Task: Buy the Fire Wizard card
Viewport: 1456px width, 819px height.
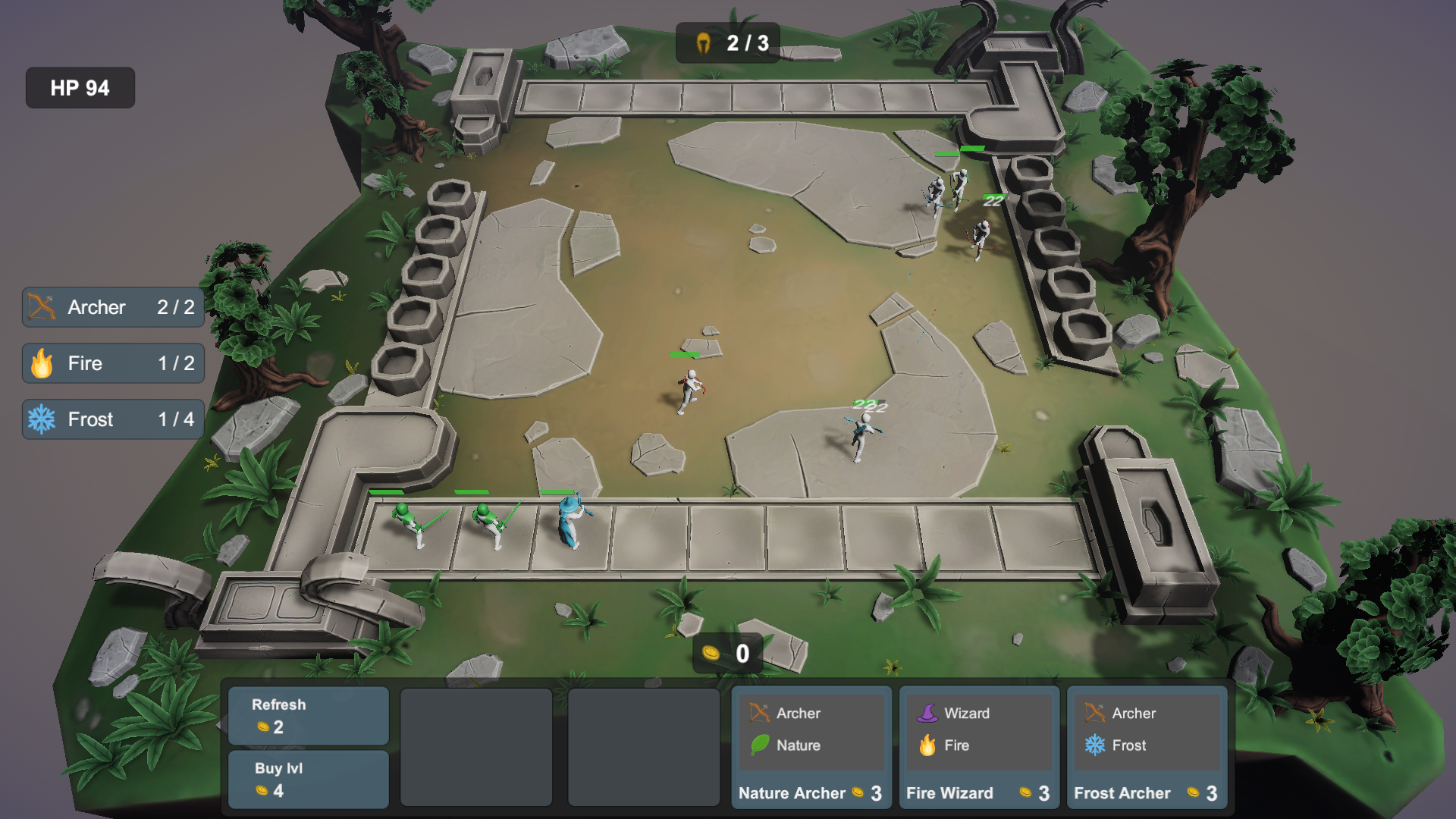Action: (979, 748)
